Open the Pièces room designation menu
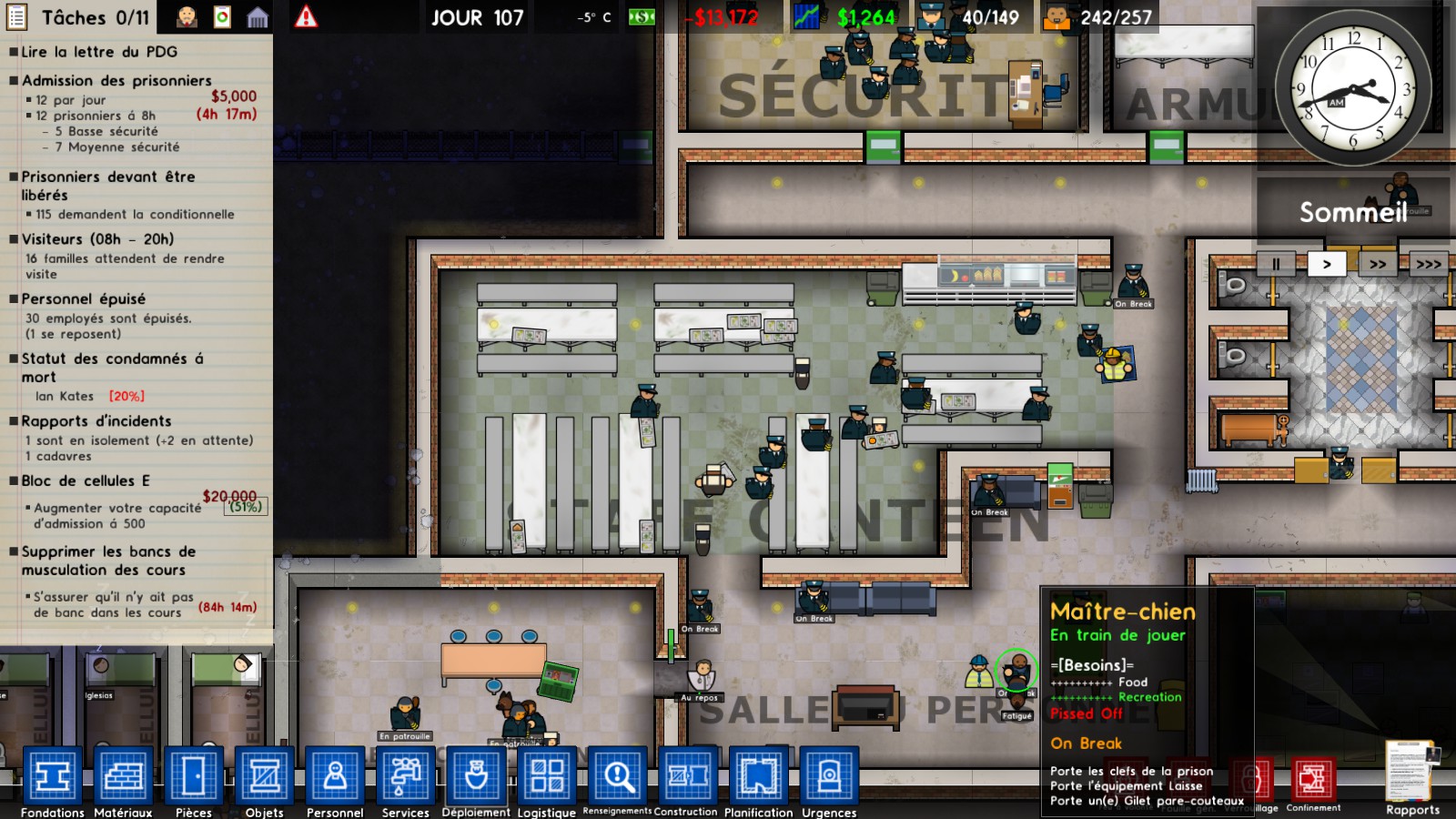Viewport: 1456px width, 819px height. pyautogui.click(x=193, y=774)
